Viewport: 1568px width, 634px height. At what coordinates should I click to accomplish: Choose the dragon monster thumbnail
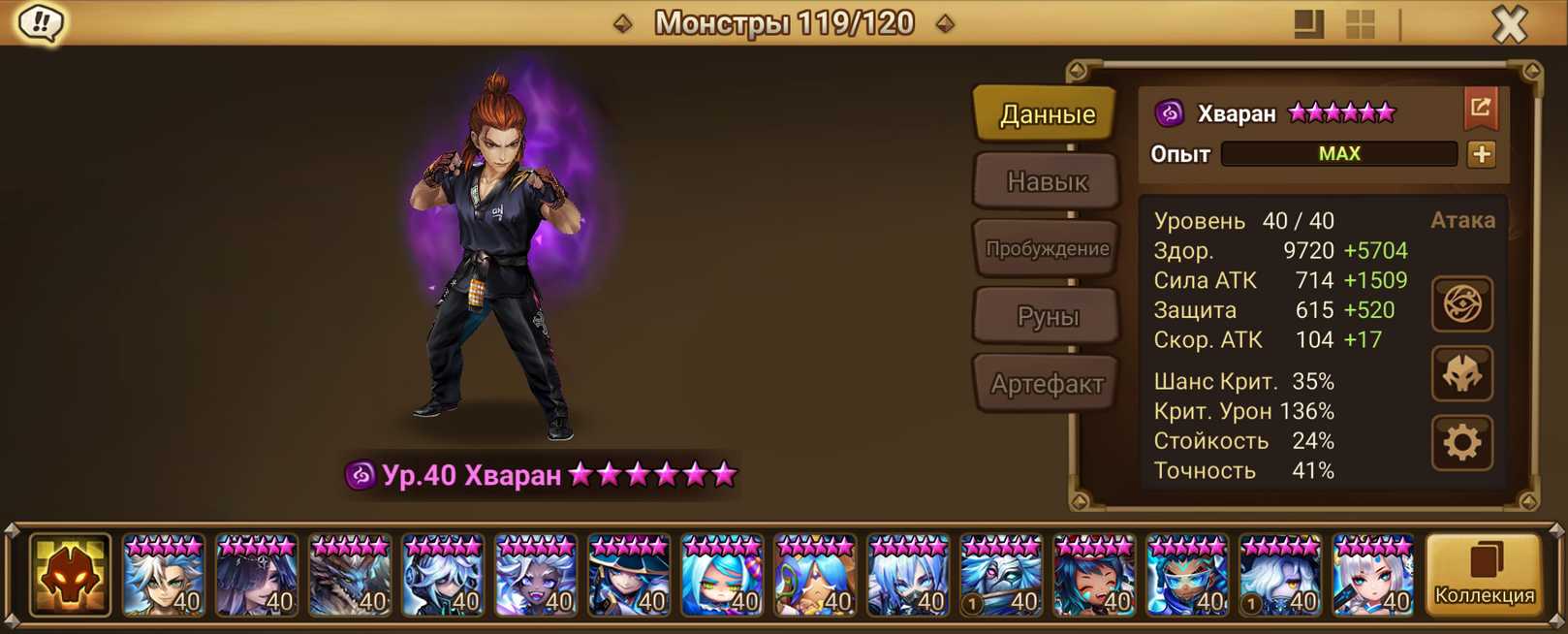[x=350, y=576]
